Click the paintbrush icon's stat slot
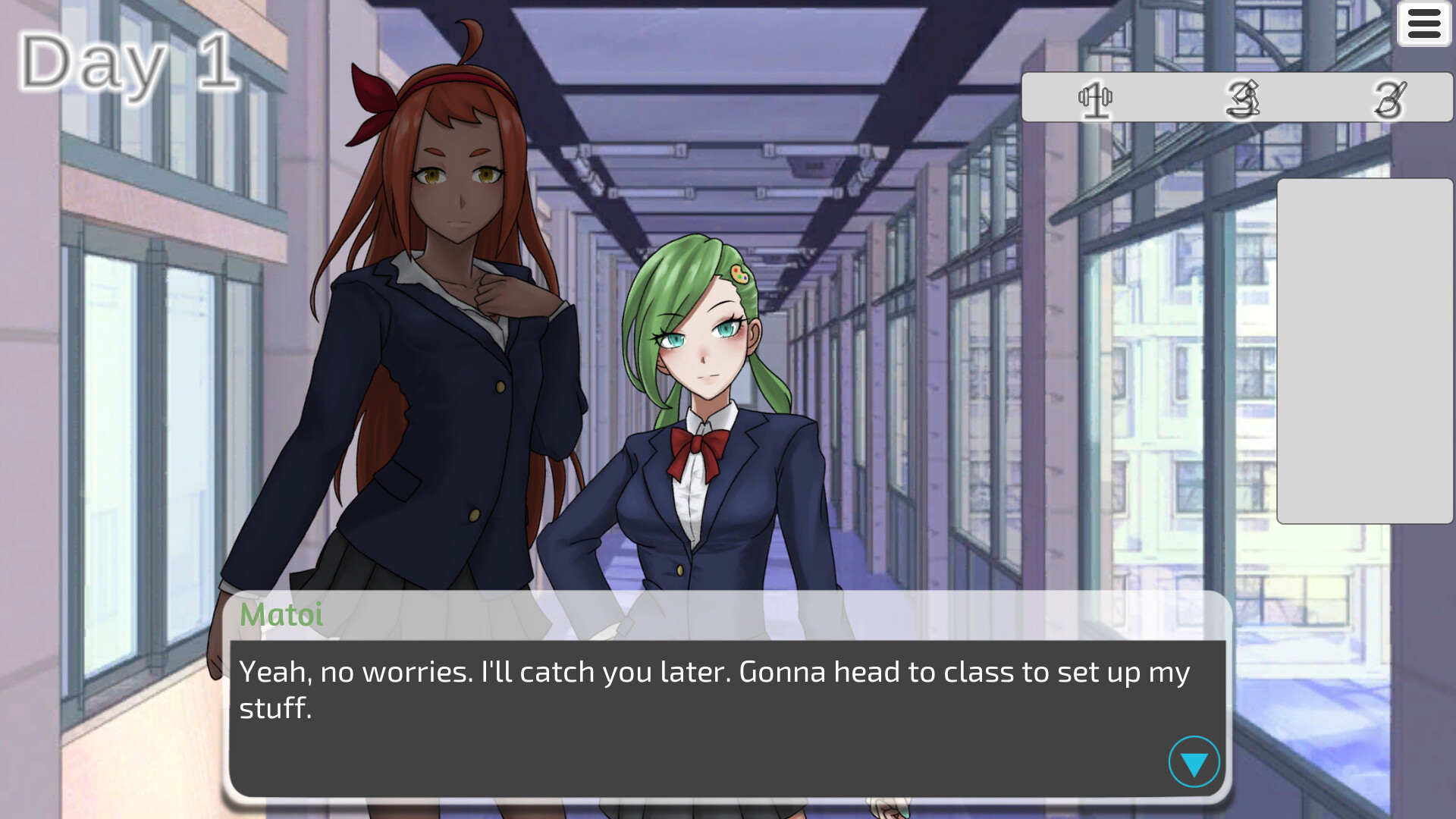Image resolution: width=1456 pixels, height=819 pixels. pyautogui.click(x=1388, y=99)
